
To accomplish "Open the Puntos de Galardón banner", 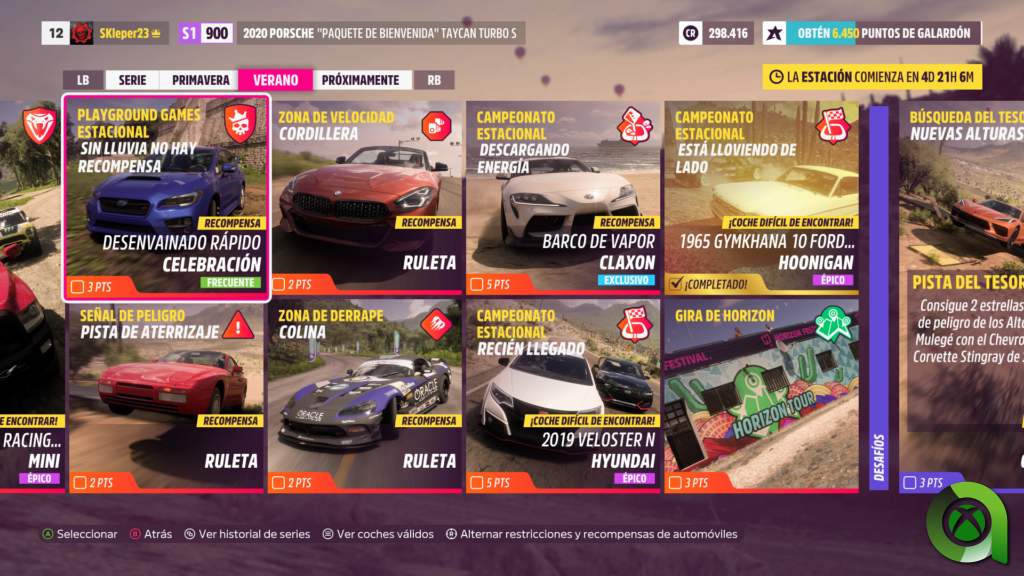I will click(872, 33).
